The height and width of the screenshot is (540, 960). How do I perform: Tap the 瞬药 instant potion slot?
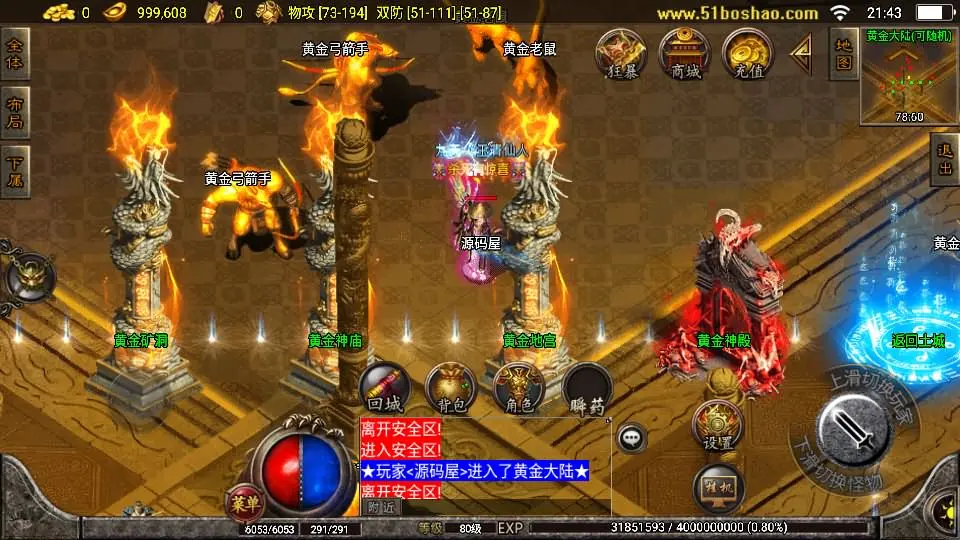pos(587,388)
